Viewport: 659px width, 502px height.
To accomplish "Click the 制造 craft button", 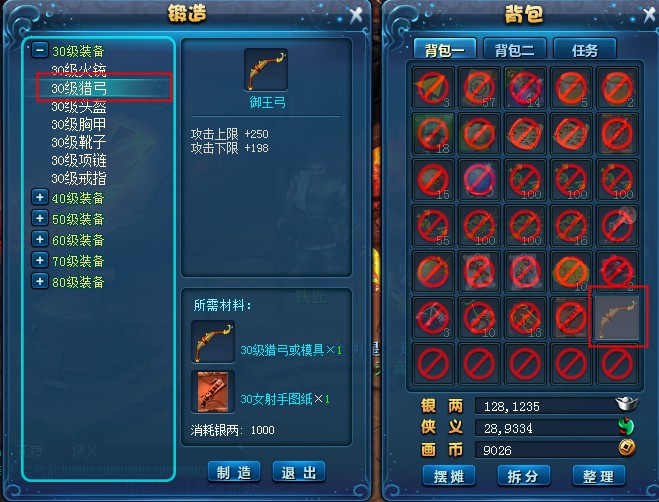I will click(x=234, y=472).
